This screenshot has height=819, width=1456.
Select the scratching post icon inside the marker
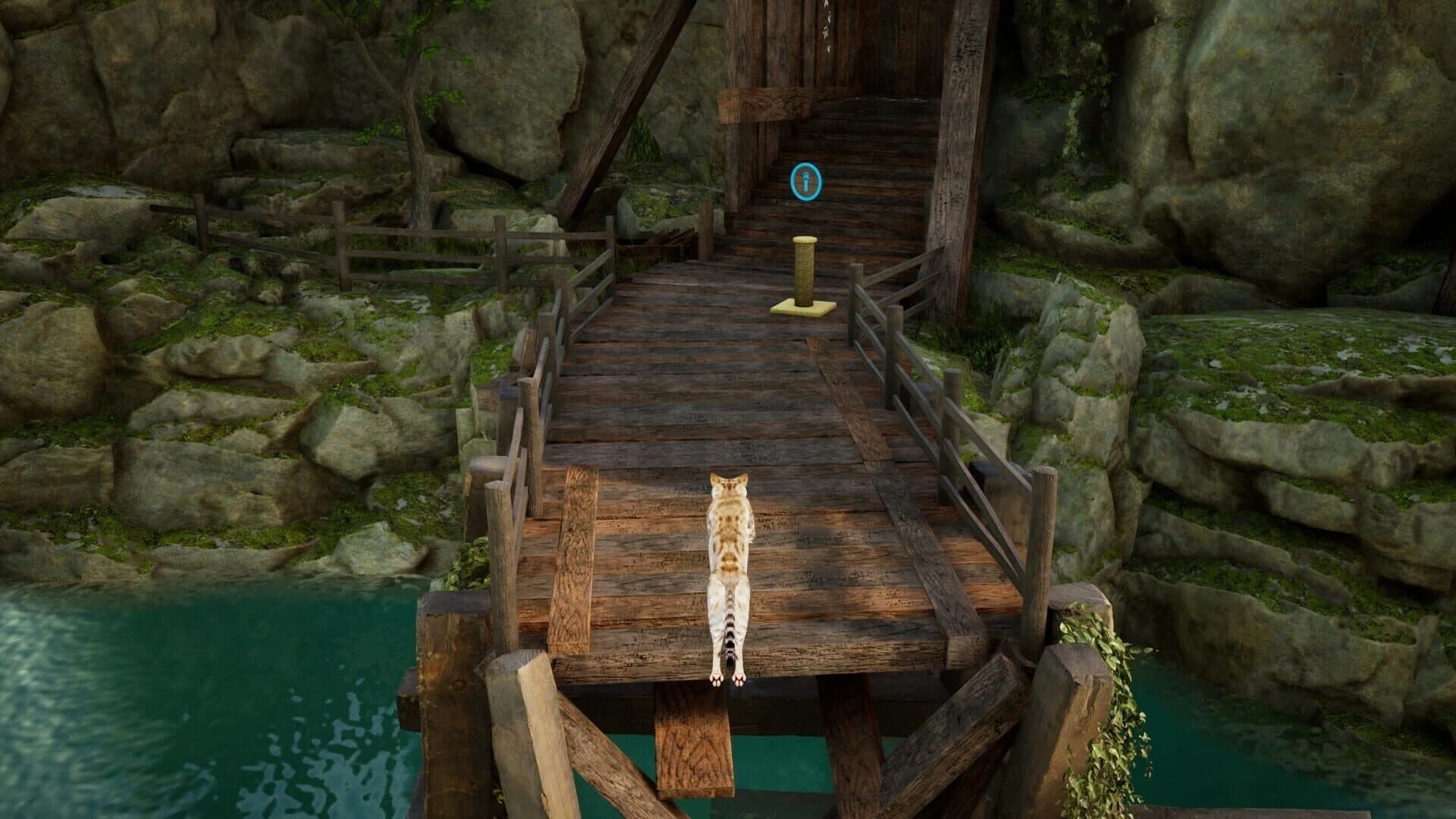(x=805, y=182)
